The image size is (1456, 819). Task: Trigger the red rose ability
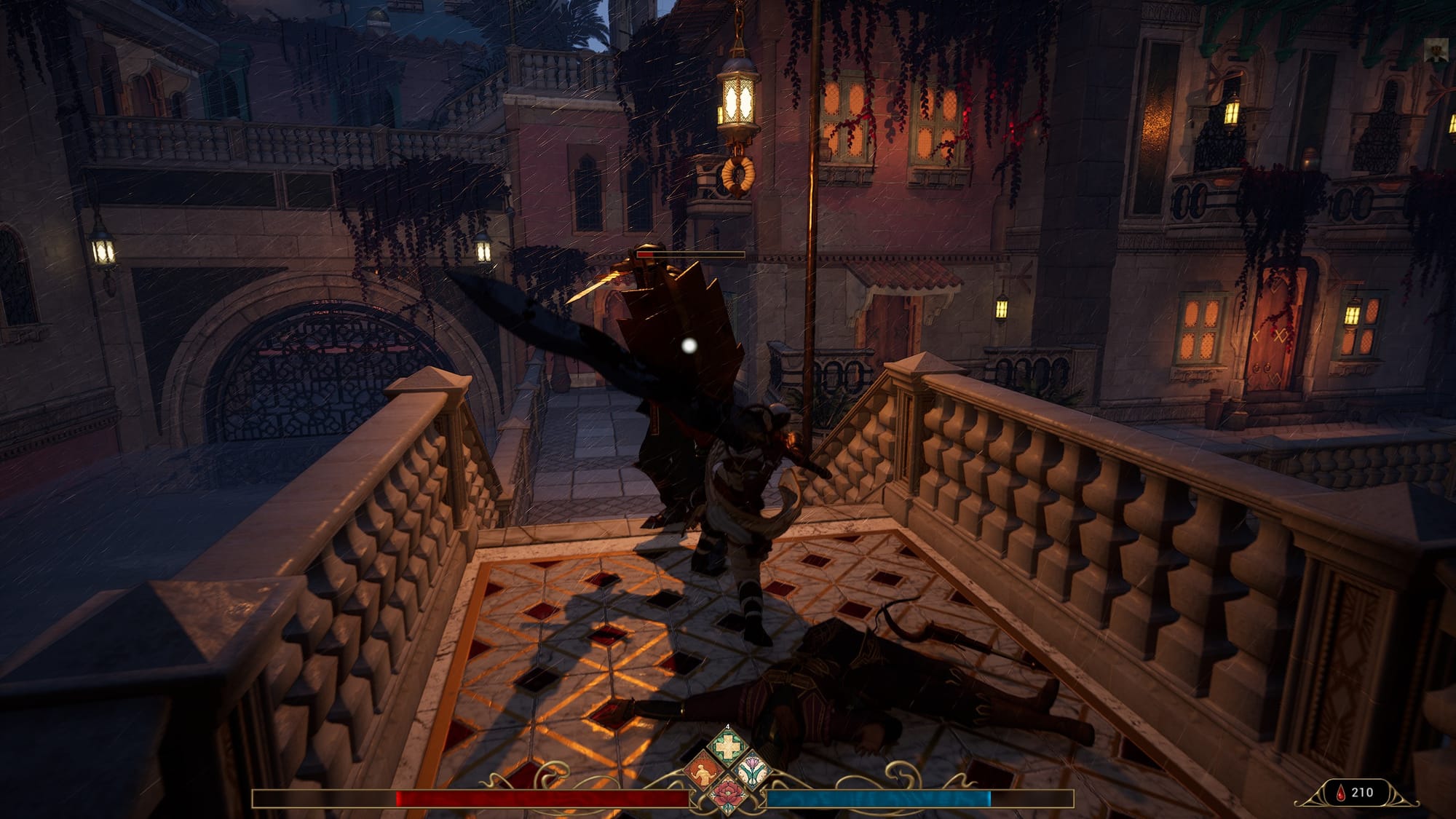[x=727, y=794]
